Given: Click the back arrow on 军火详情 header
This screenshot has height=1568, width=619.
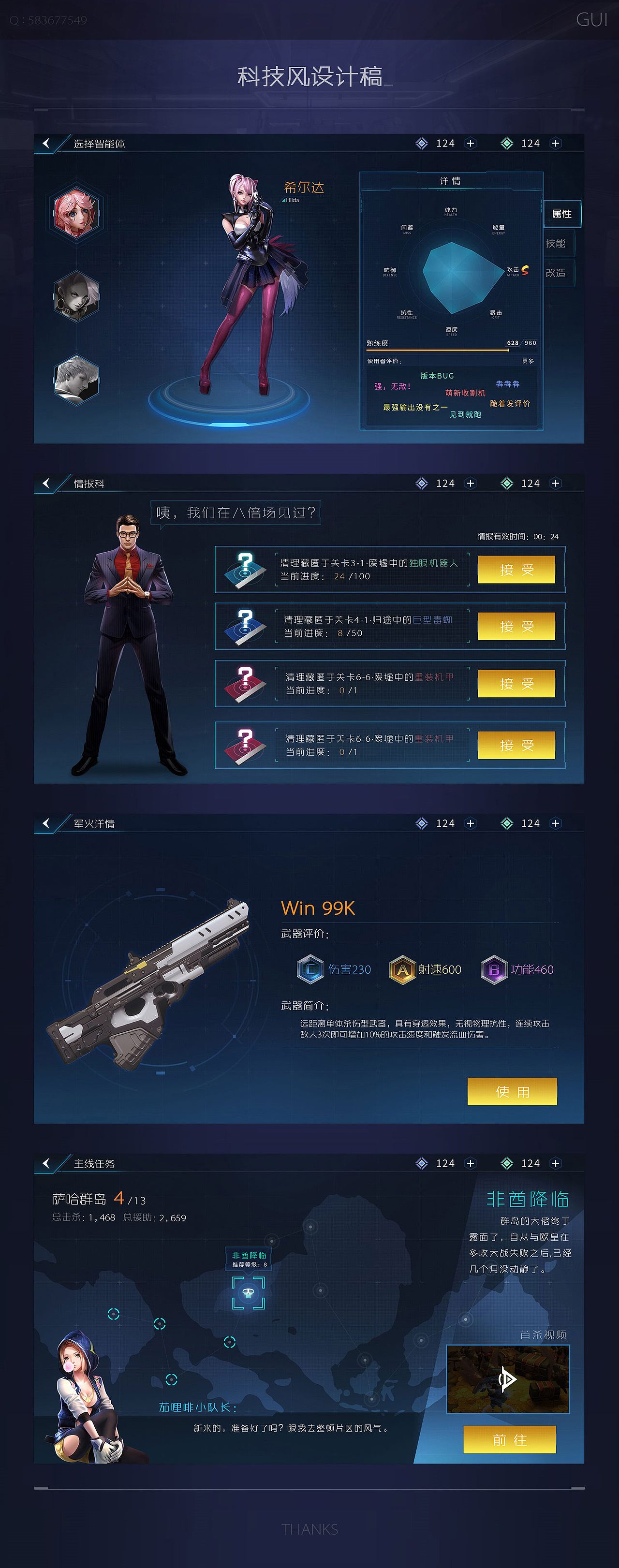Looking at the screenshot, I should click(47, 823).
